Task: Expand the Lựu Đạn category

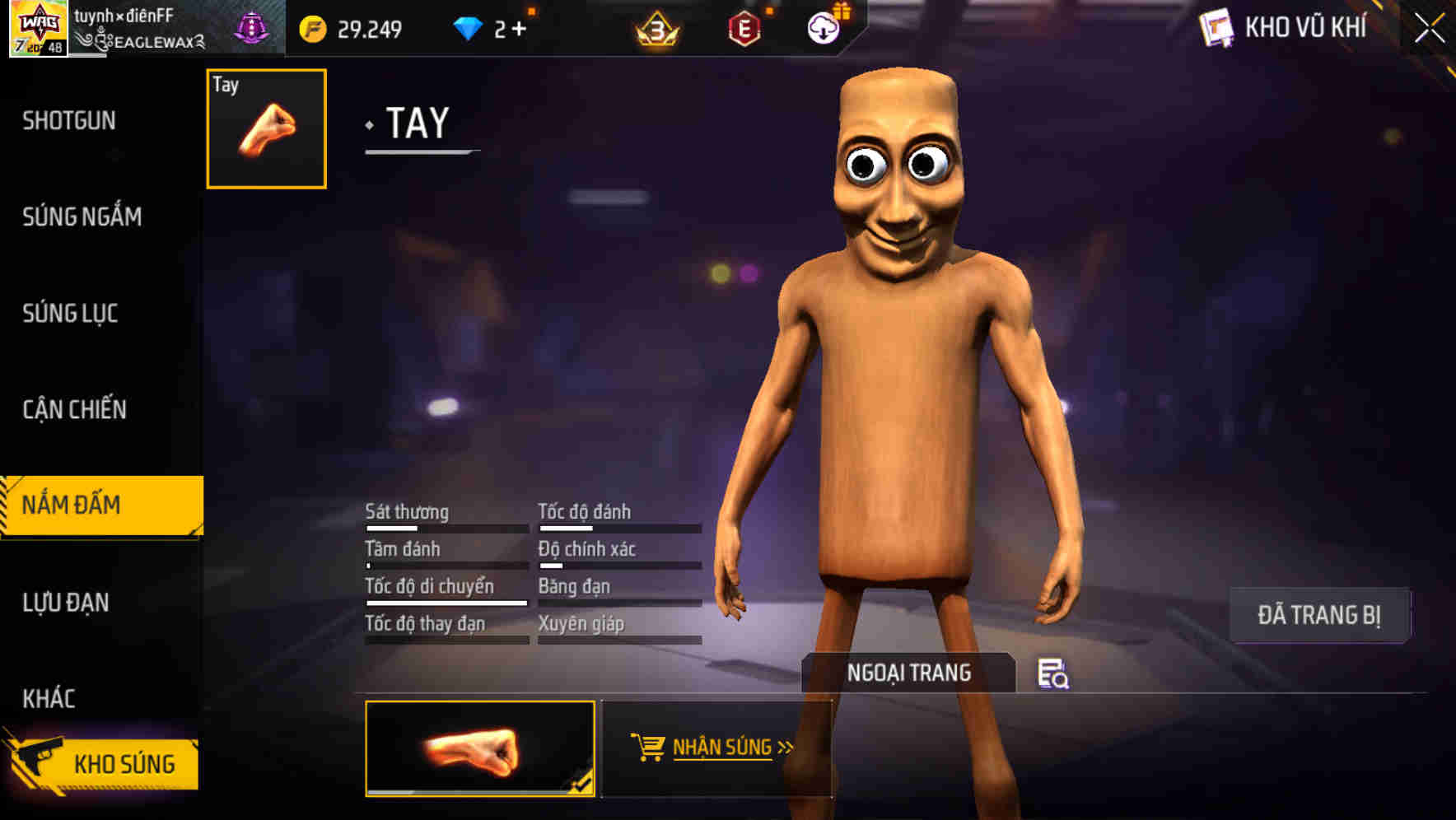Action: (x=64, y=603)
